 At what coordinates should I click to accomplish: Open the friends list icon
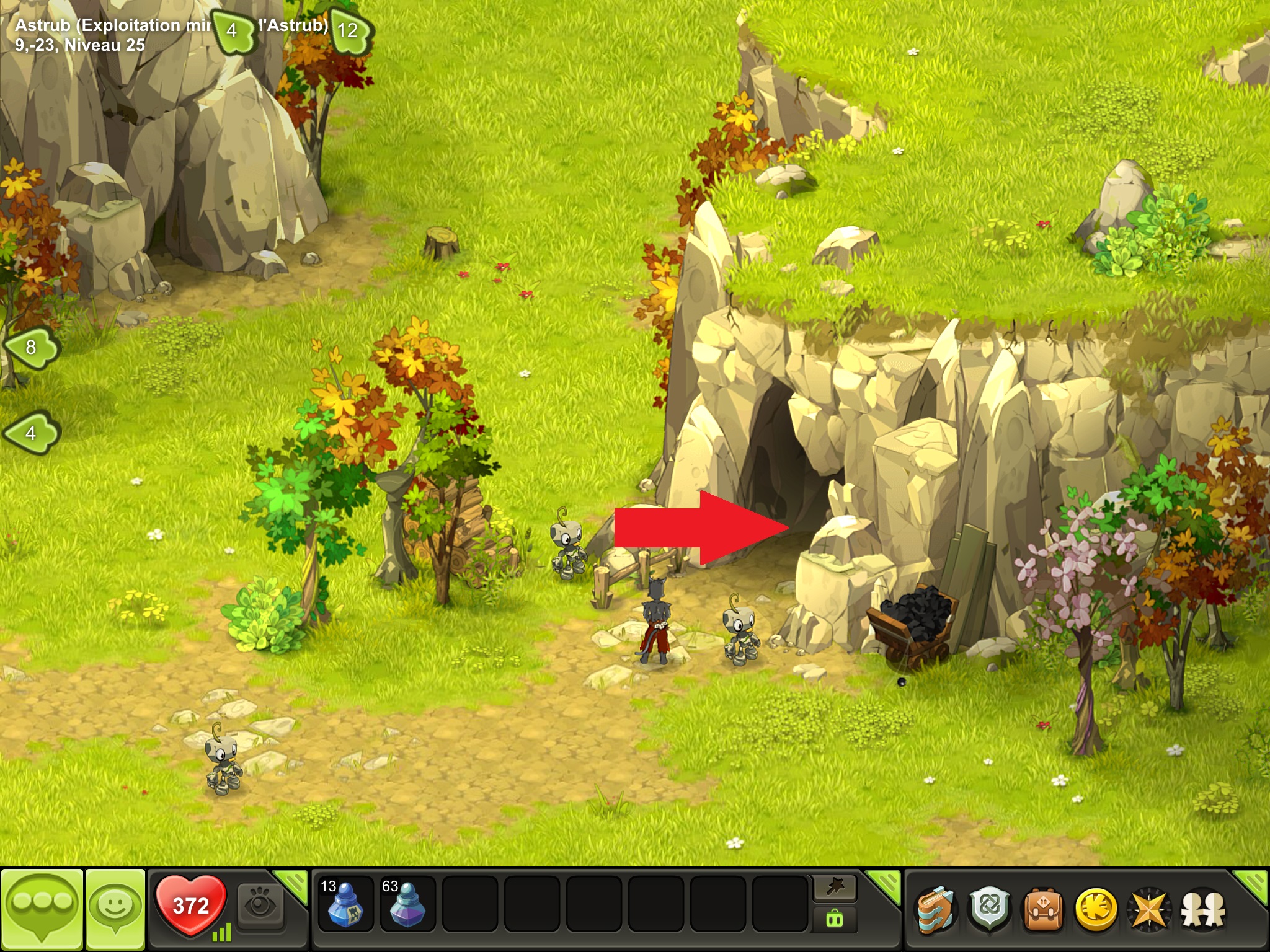click(1203, 910)
